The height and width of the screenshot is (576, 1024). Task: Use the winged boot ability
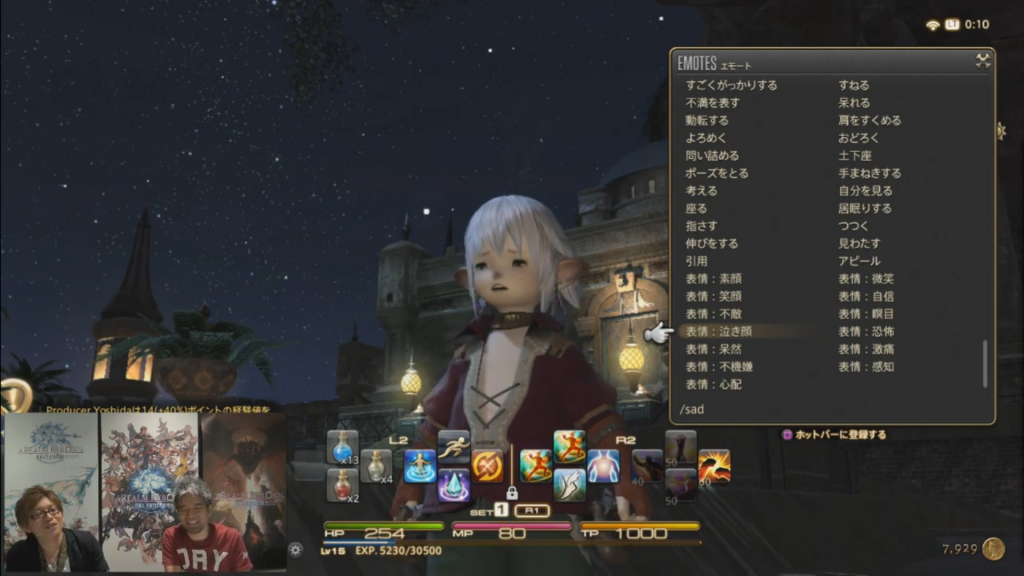point(569,485)
